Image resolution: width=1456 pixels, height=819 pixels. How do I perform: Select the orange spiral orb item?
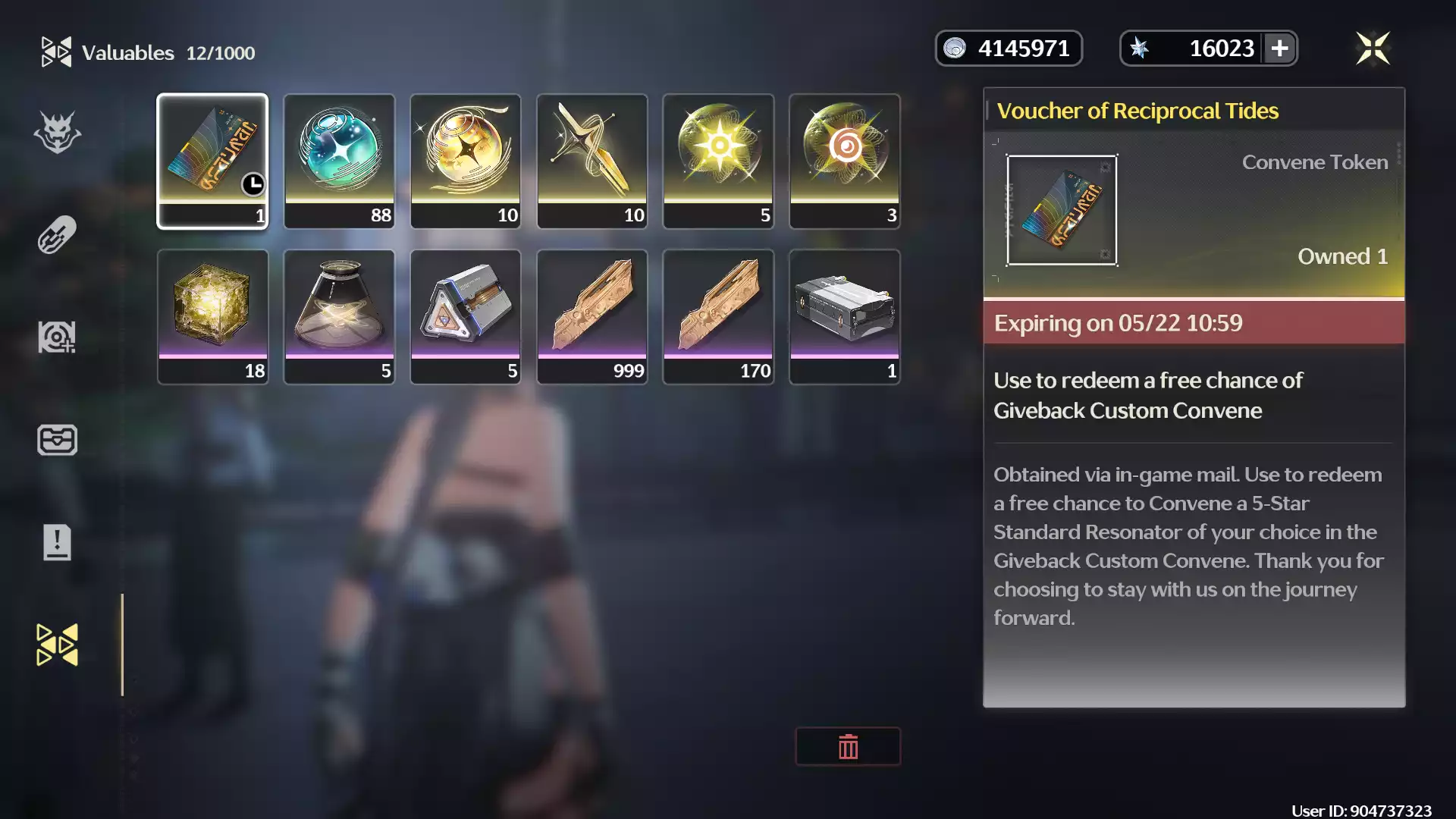tap(845, 161)
